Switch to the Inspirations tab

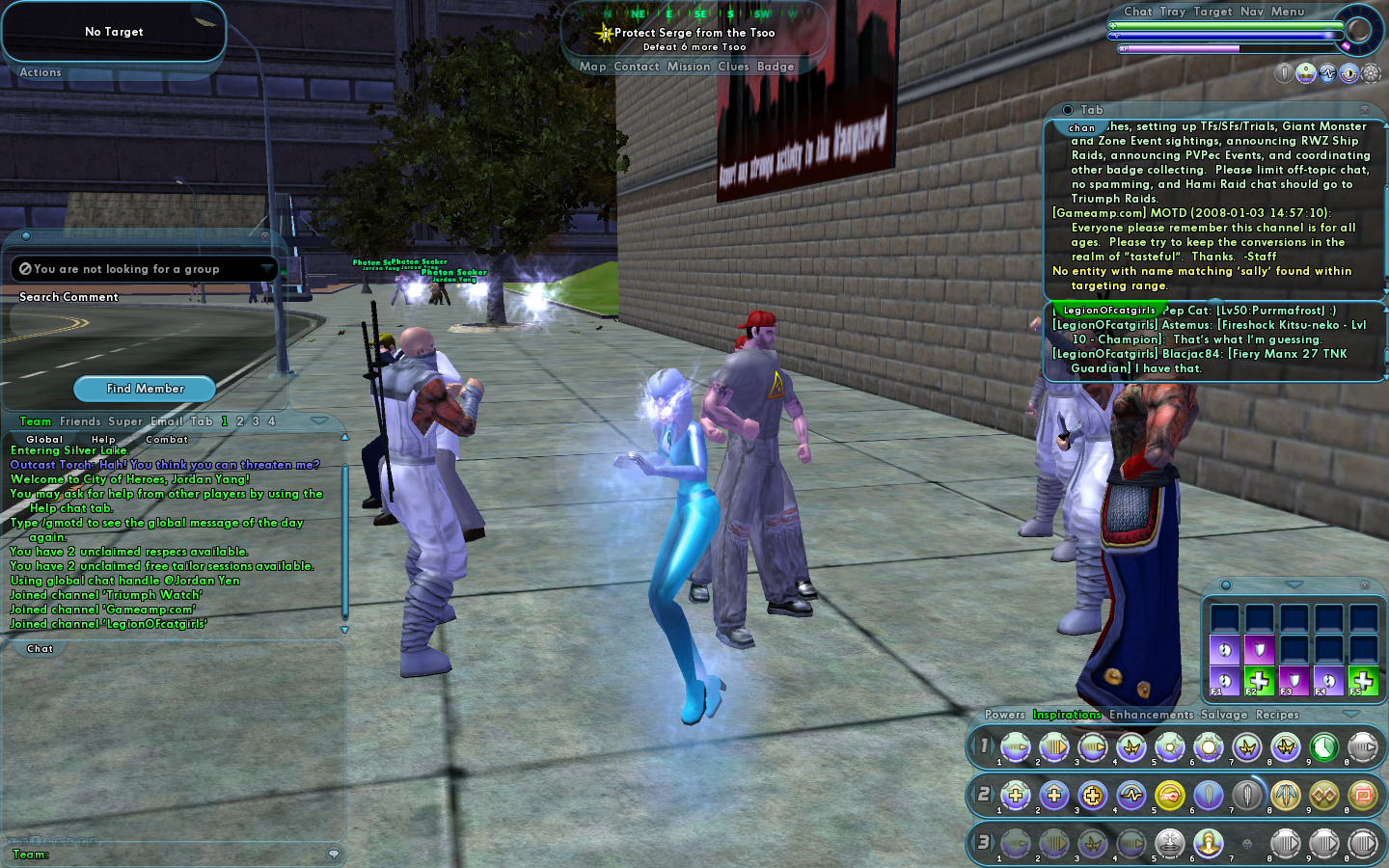point(1067,715)
